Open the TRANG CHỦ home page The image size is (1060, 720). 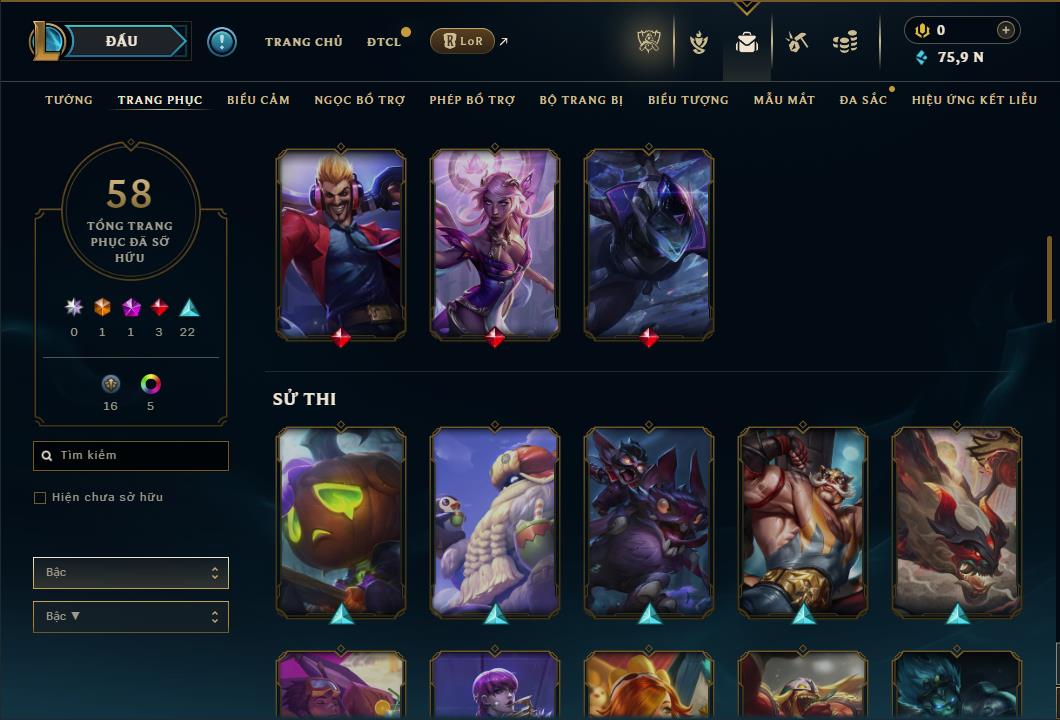pyautogui.click(x=303, y=42)
